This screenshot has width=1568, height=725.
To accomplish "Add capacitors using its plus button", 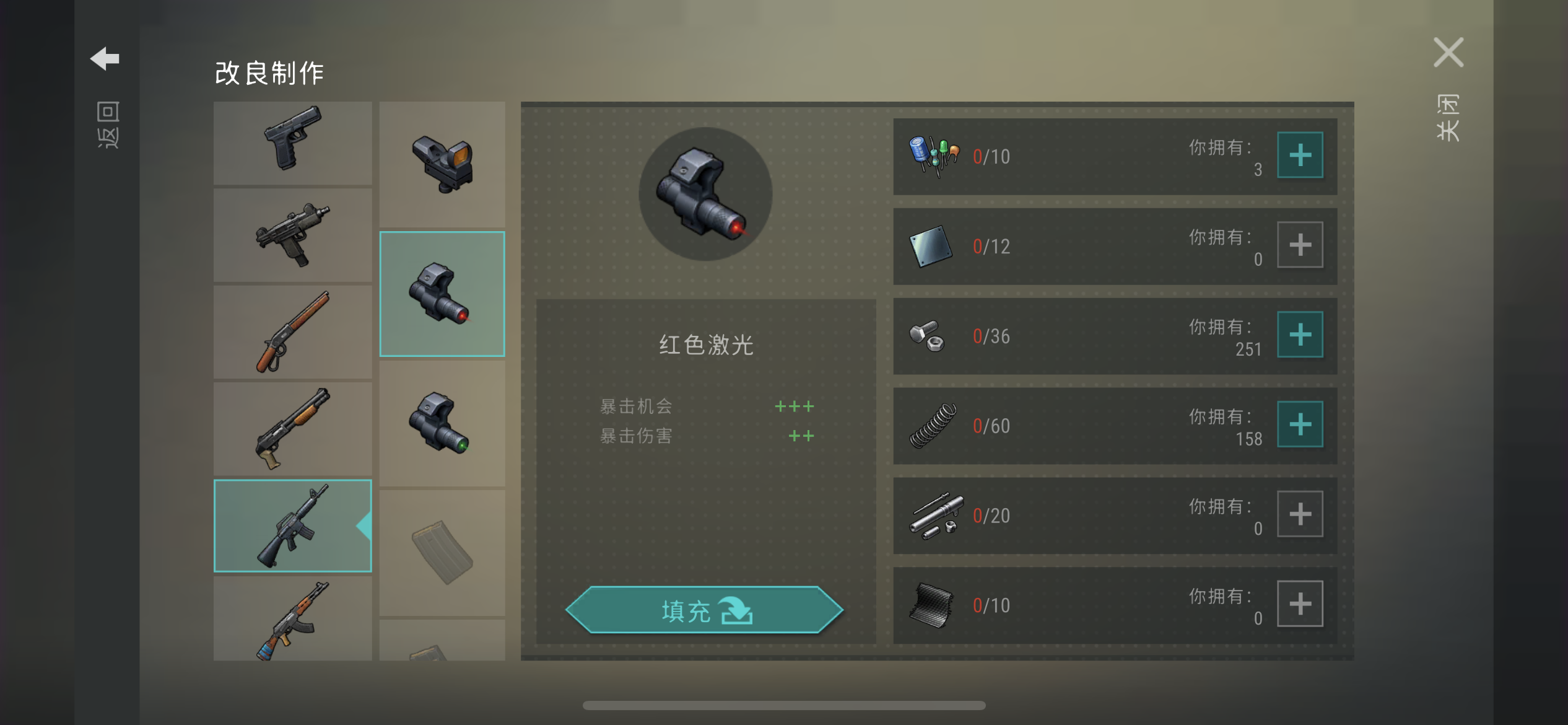I will pos(1299,154).
